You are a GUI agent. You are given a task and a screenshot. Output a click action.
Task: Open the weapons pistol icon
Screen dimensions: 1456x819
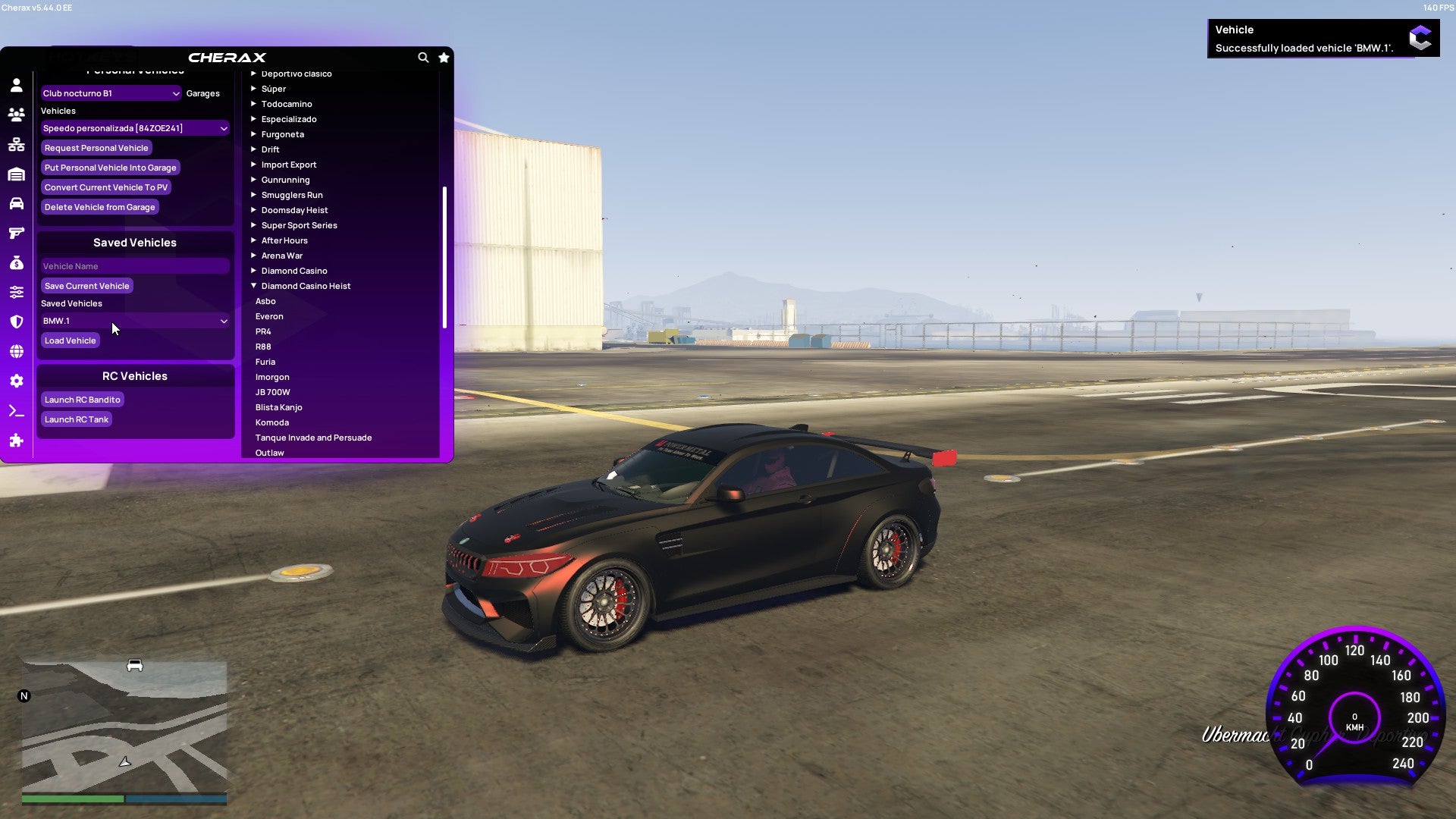pos(17,233)
